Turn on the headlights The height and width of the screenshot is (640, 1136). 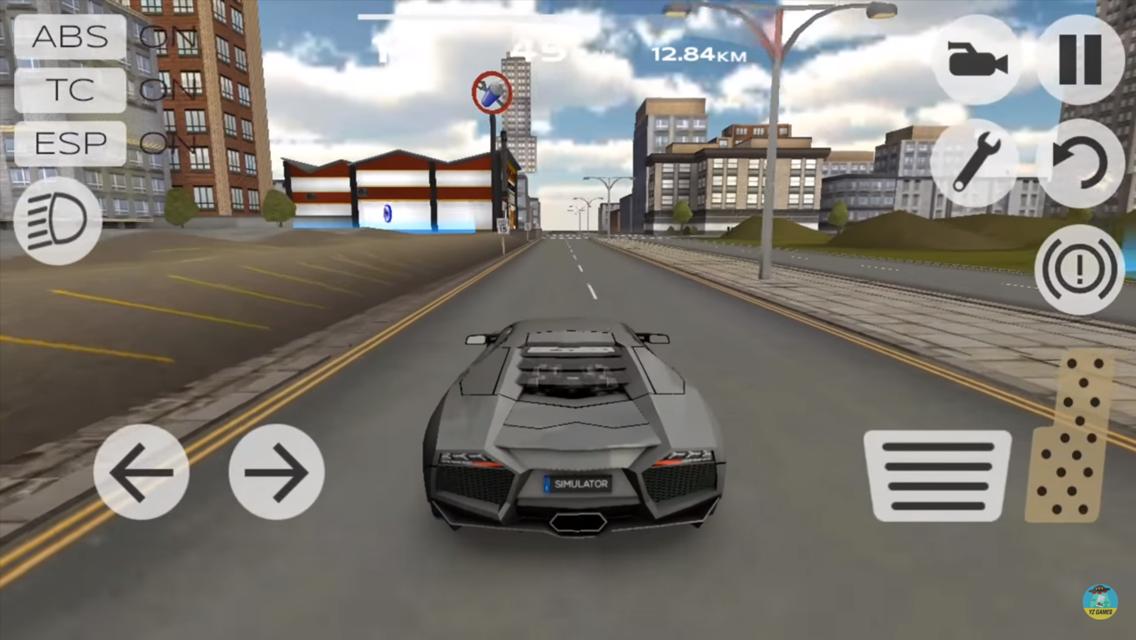[x=58, y=221]
